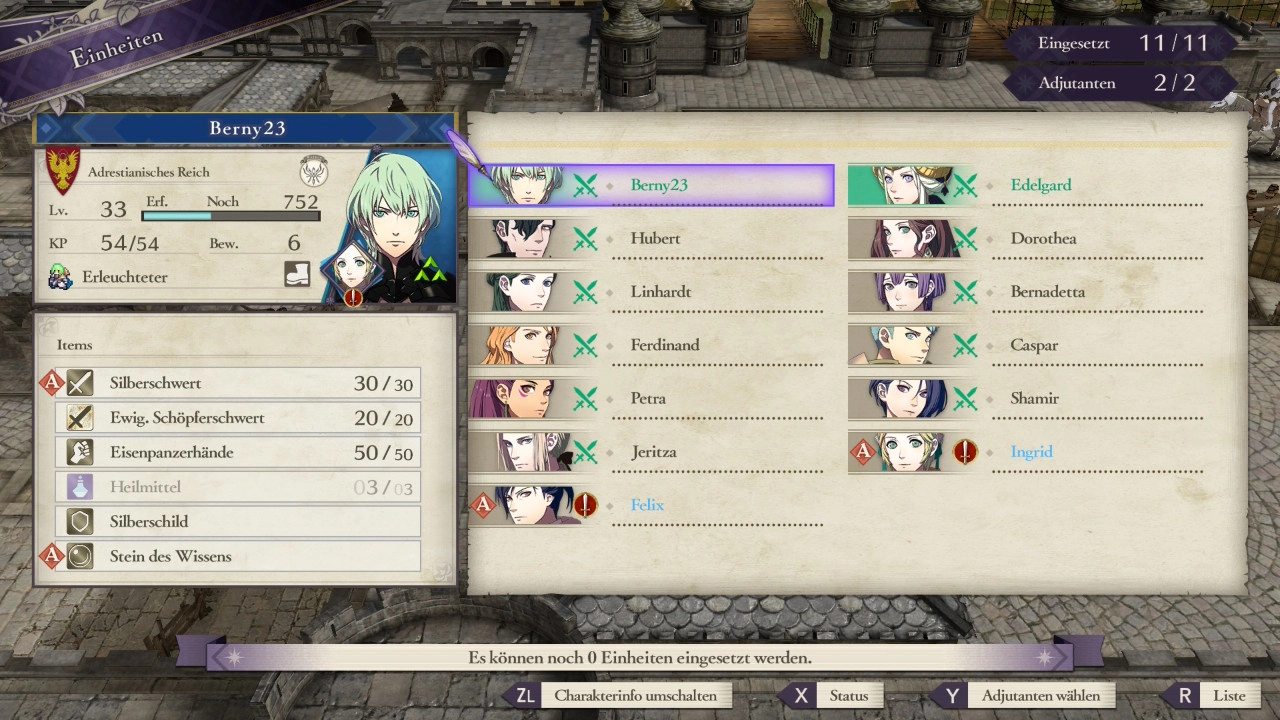The width and height of the screenshot is (1280, 720).
Task: Pick the Silberschild in the item list
Action: [238, 521]
